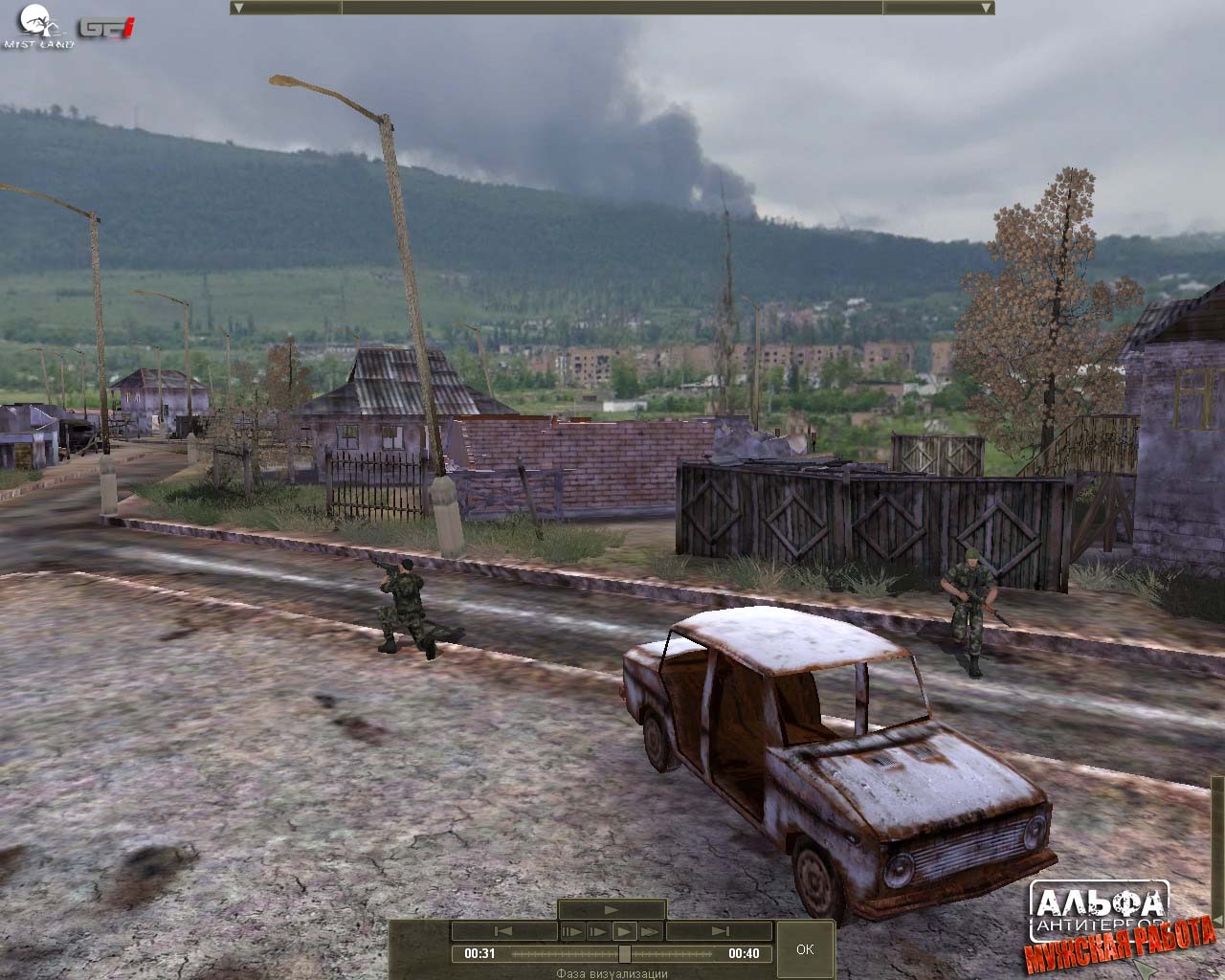Click the pause-play toggle button

(572, 931)
